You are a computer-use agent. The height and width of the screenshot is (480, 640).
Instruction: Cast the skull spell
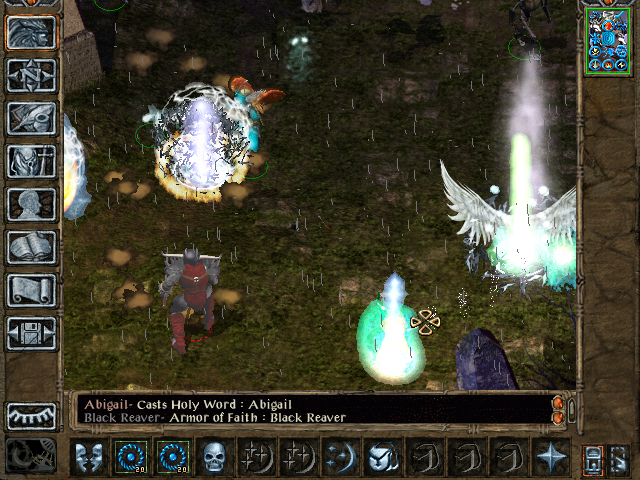point(212,457)
